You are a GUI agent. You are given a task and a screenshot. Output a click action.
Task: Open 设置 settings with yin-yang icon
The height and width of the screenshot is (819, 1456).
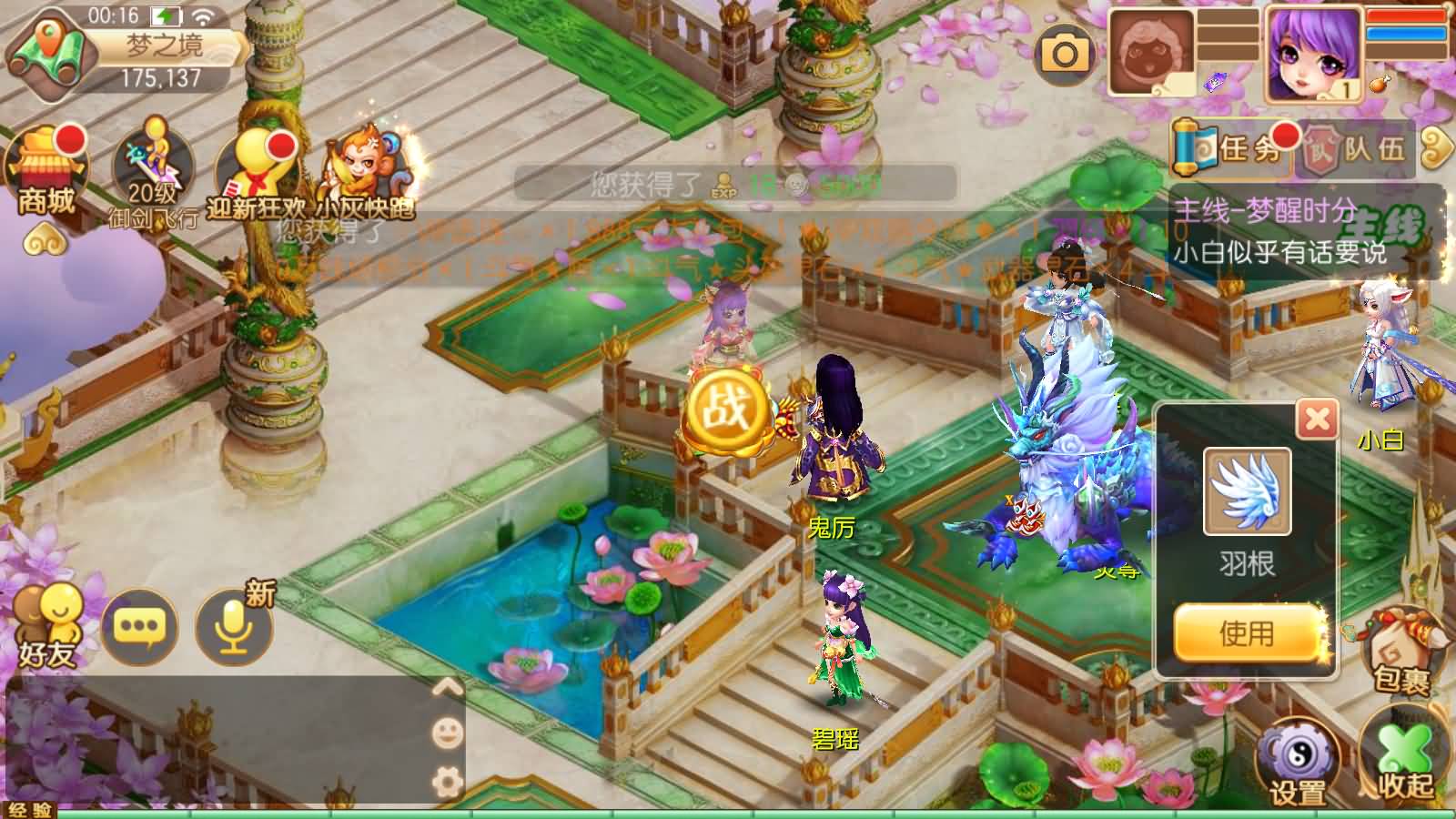tap(1298, 760)
